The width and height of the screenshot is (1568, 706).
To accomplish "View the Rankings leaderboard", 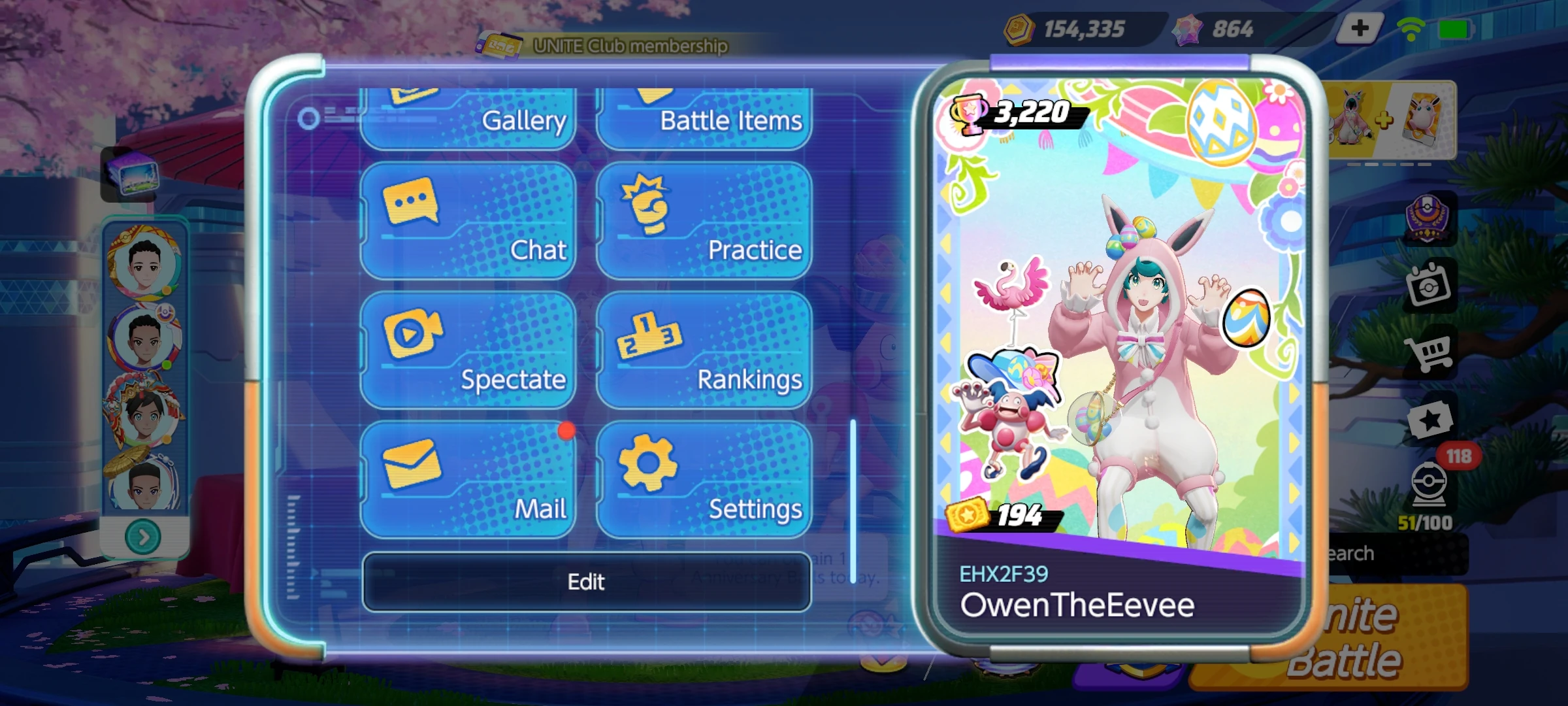I will tap(702, 346).
